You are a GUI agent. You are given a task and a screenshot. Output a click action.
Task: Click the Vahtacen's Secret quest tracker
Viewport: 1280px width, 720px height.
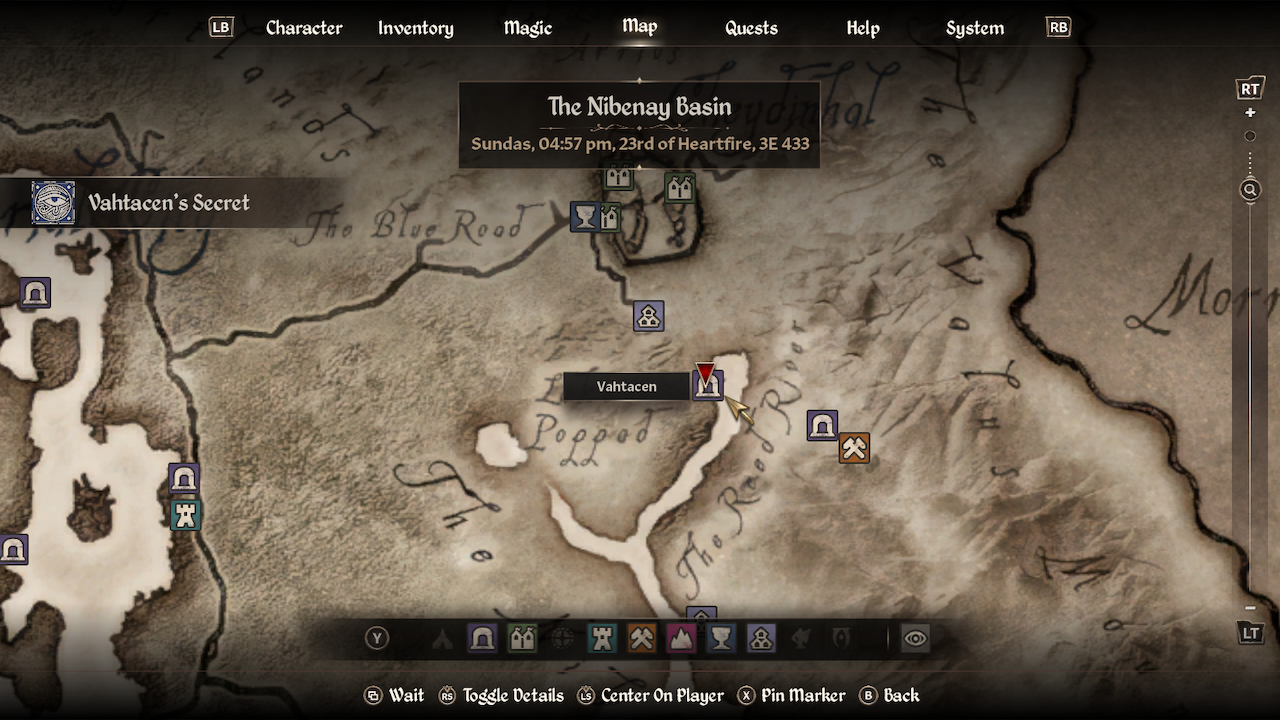pyautogui.click(x=168, y=203)
